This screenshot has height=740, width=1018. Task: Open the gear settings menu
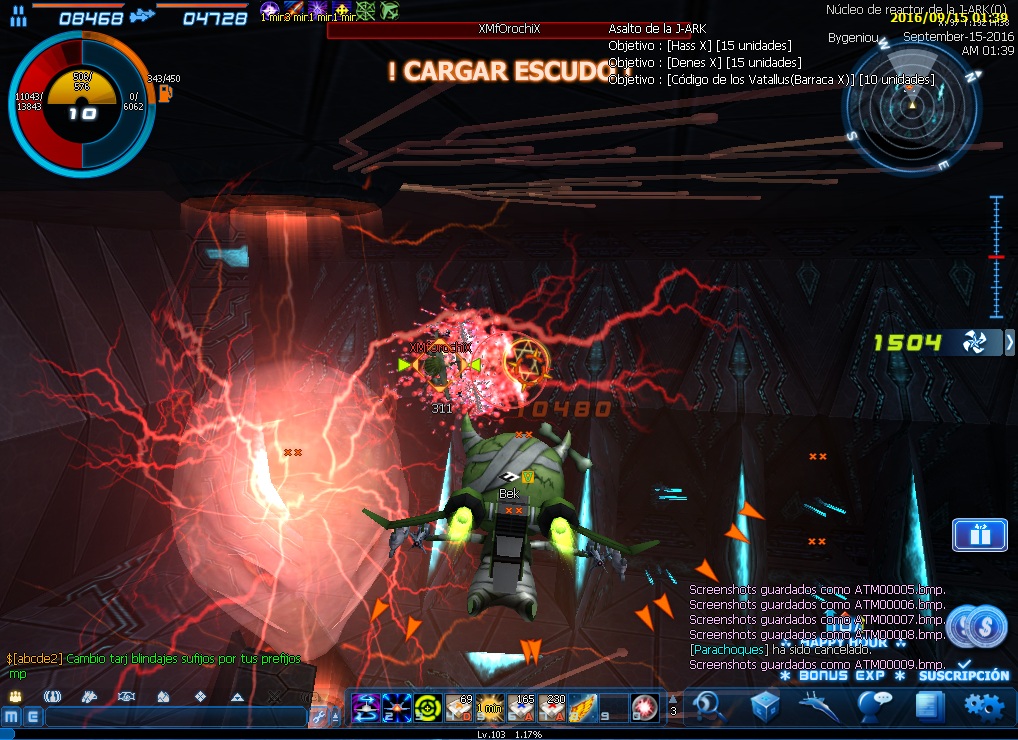point(983,705)
